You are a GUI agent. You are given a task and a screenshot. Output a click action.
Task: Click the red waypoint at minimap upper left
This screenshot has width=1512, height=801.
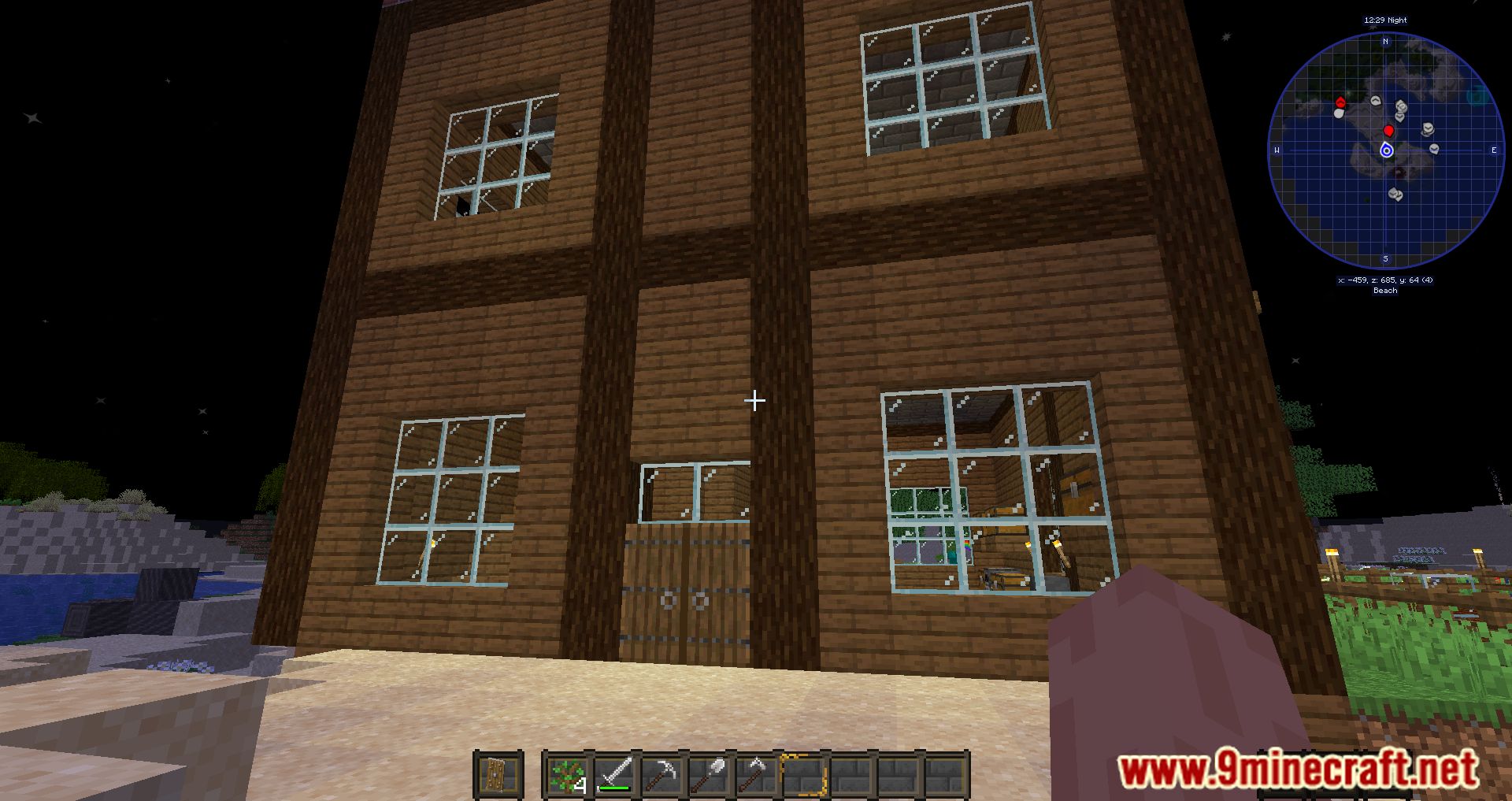(1341, 102)
